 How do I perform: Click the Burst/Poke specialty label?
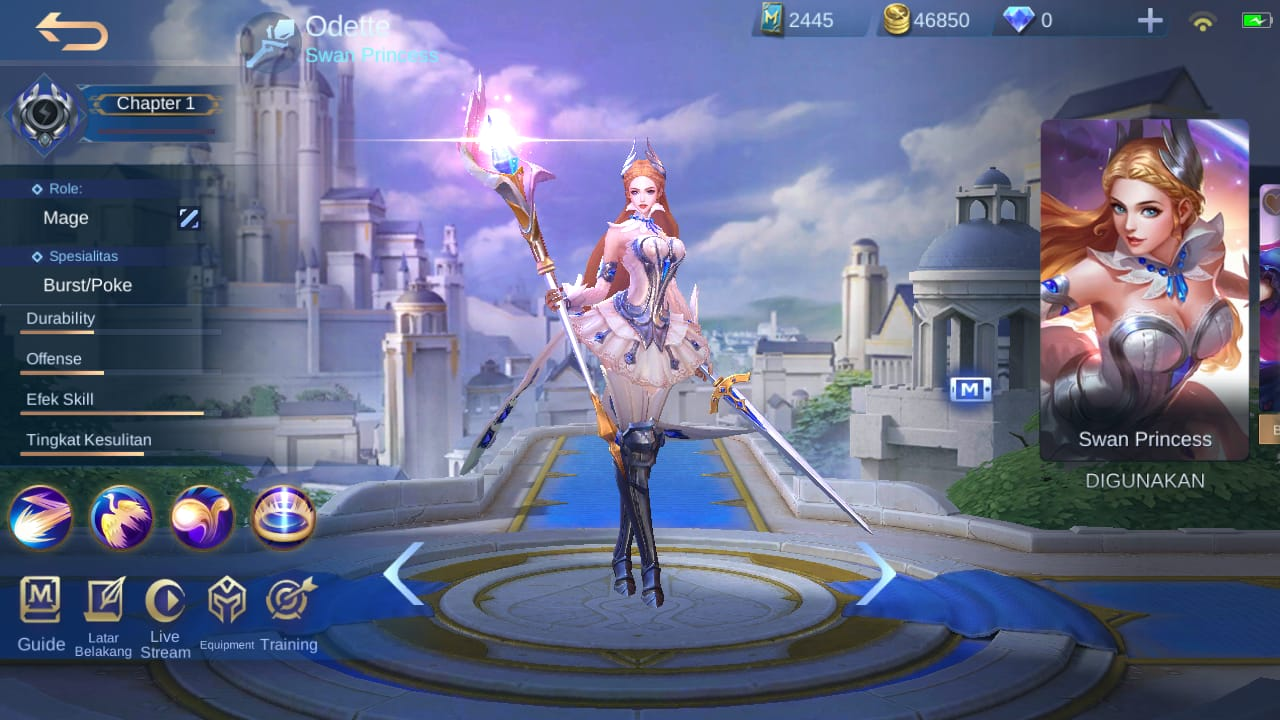click(85, 285)
